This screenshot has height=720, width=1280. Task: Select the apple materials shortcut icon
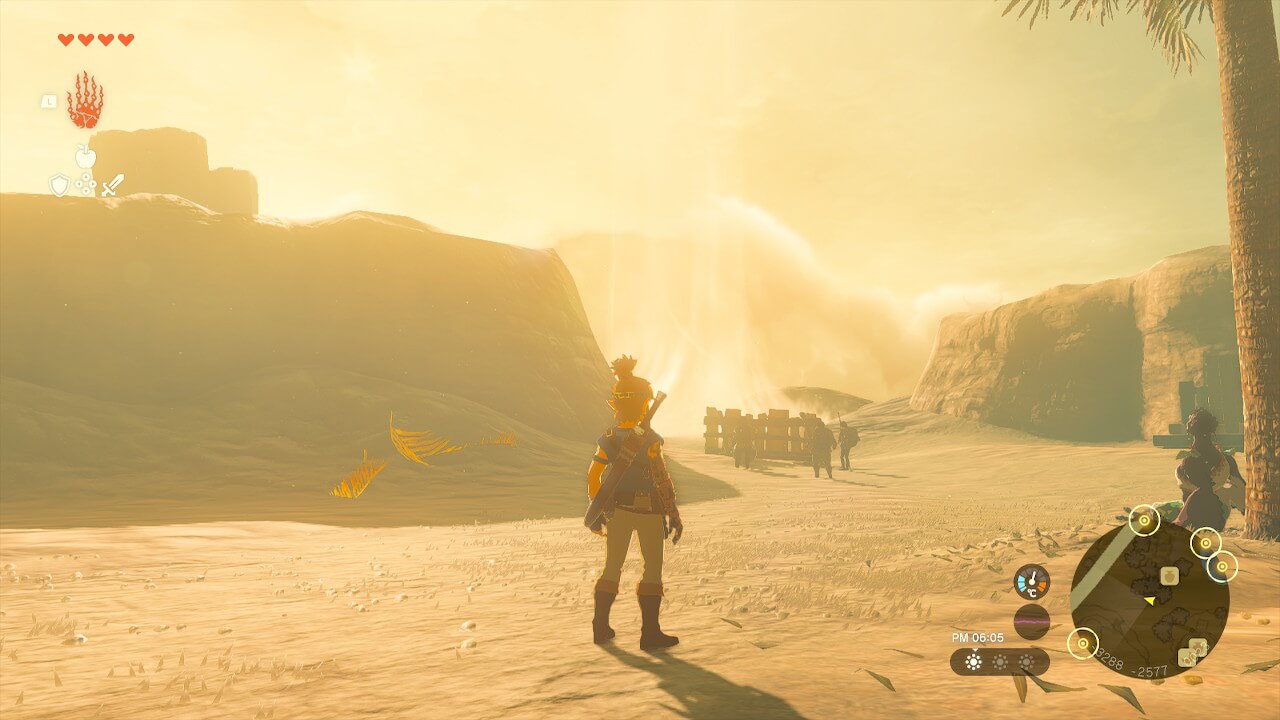(x=86, y=156)
